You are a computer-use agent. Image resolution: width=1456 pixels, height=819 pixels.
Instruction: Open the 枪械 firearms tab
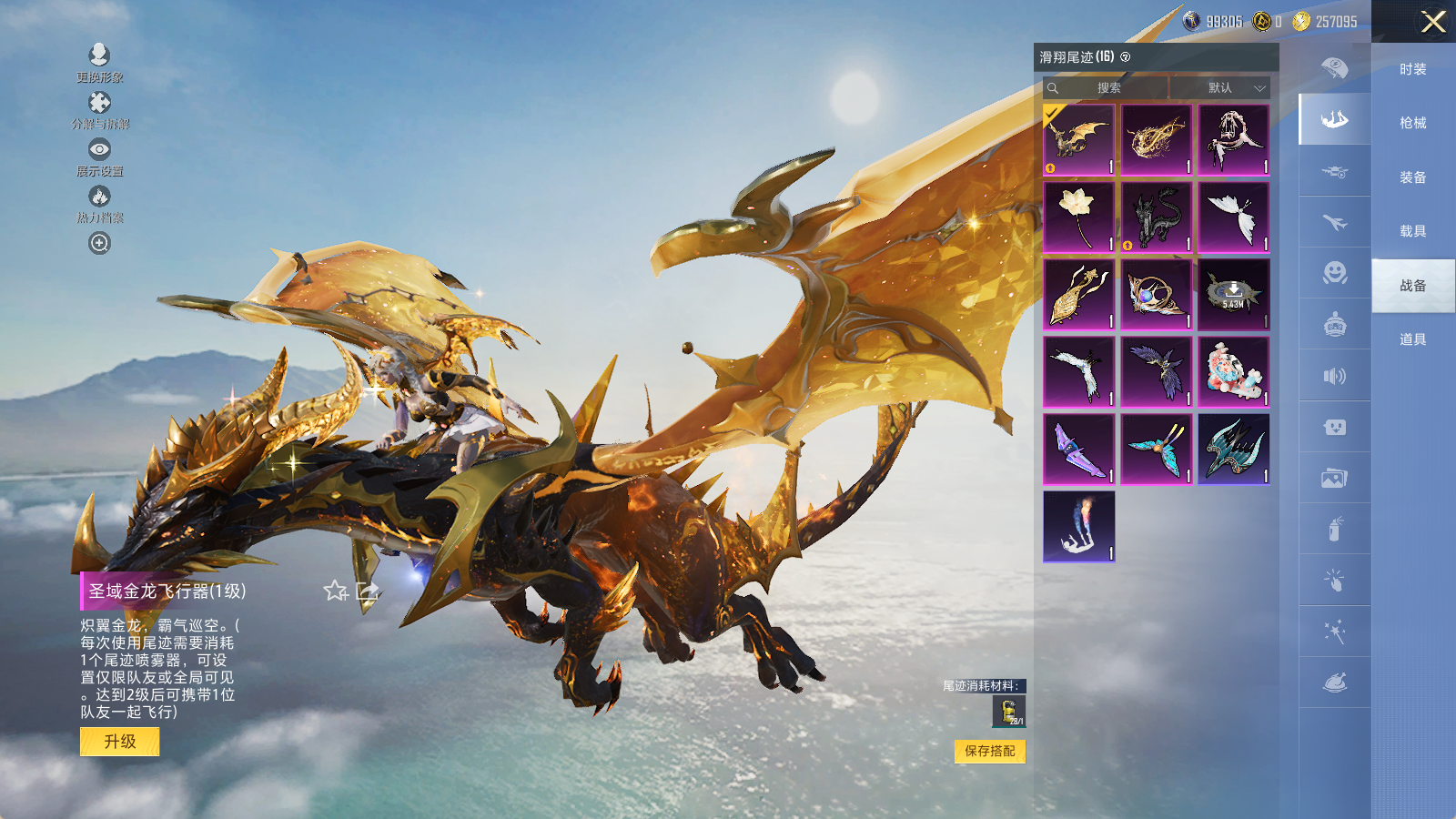1412,123
